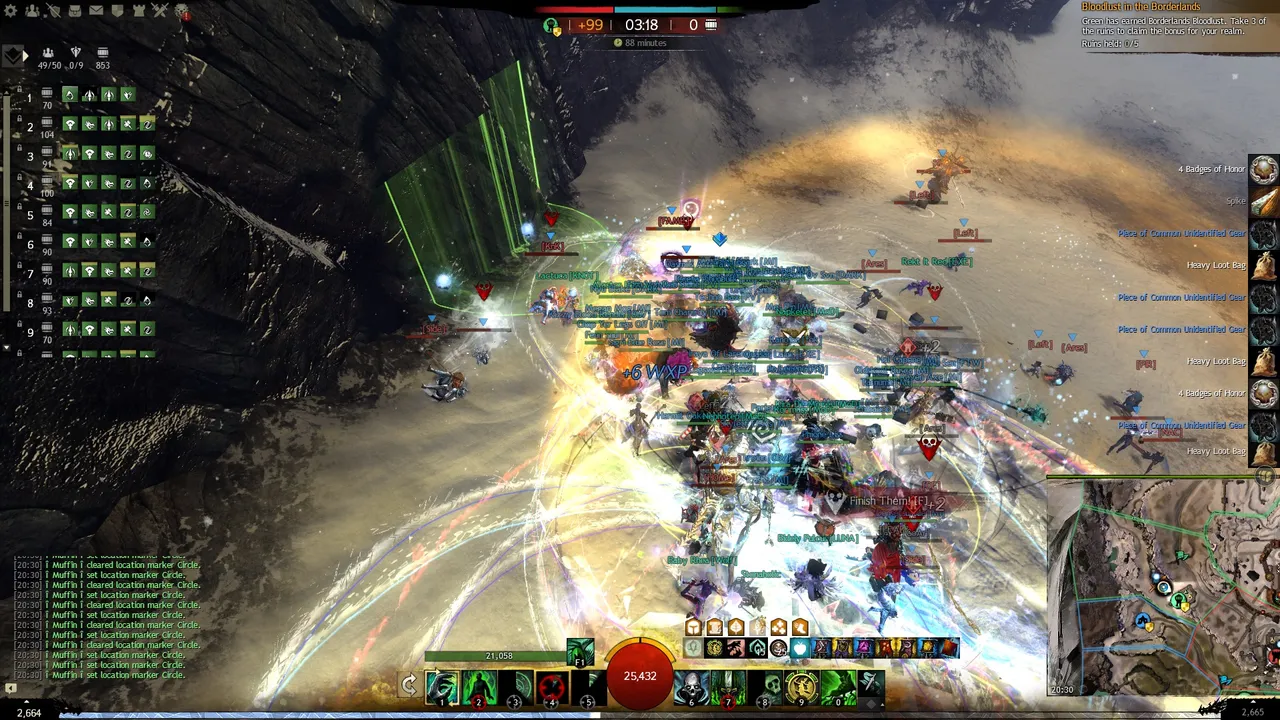The height and width of the screenshot is (720, 1280).
Task: Open the guild tower panel
Action: click(x=138, y=9)
